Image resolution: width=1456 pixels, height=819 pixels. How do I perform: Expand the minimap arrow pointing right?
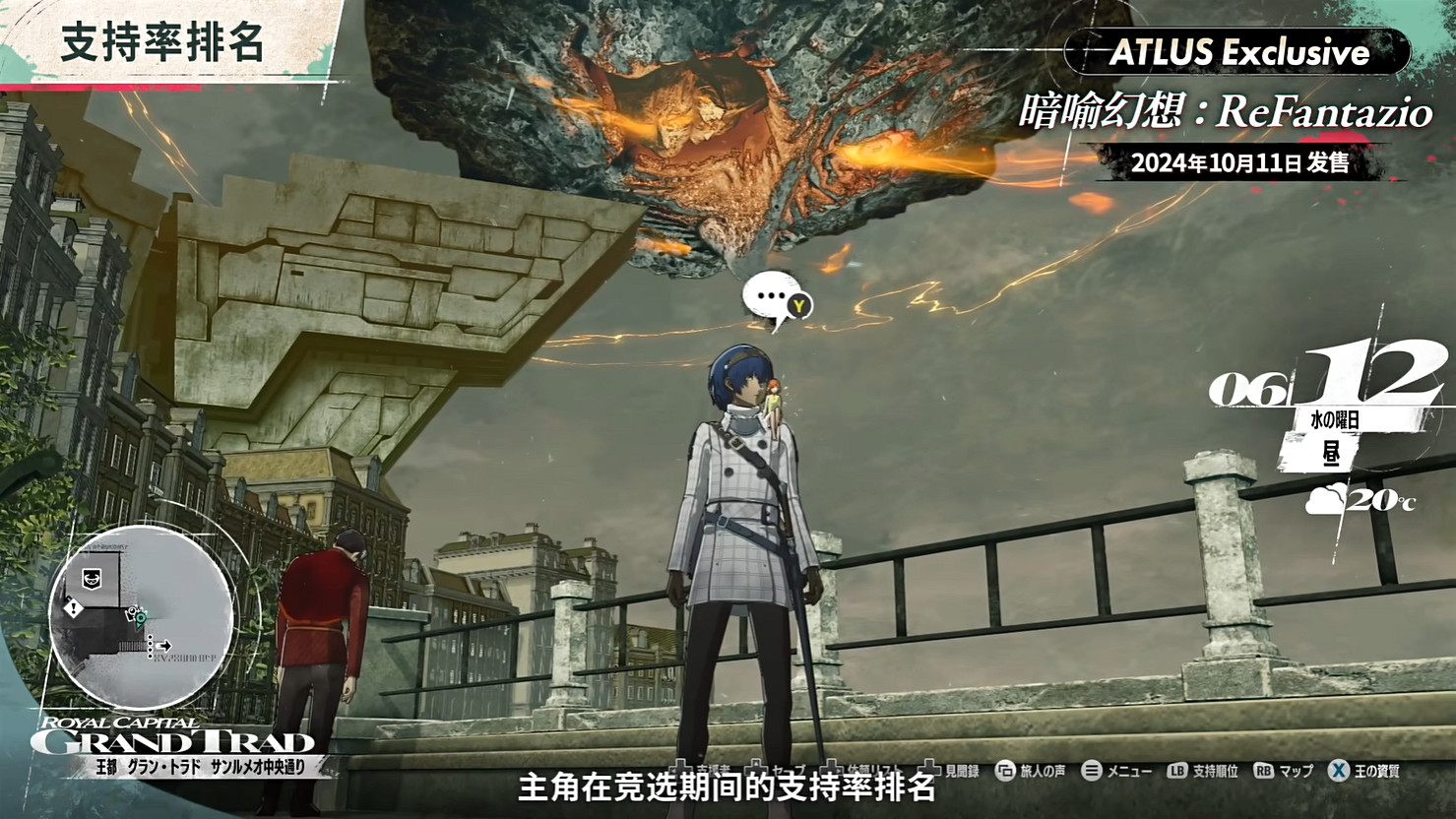tap(164, 646)
